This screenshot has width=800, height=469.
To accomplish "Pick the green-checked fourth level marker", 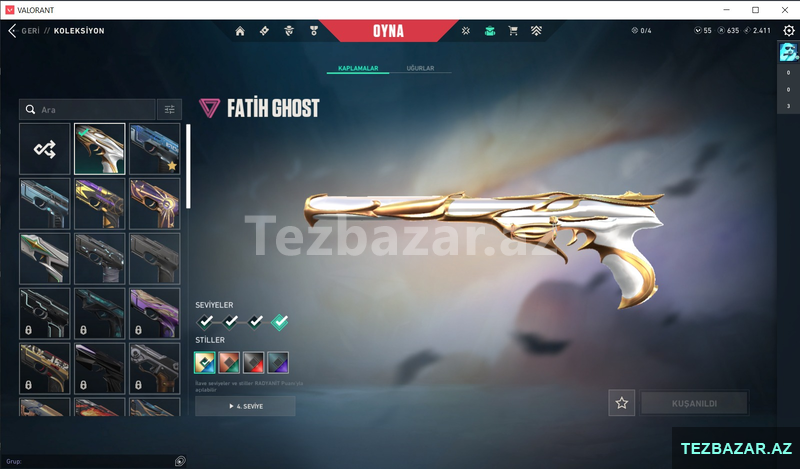I will point(280,321).
